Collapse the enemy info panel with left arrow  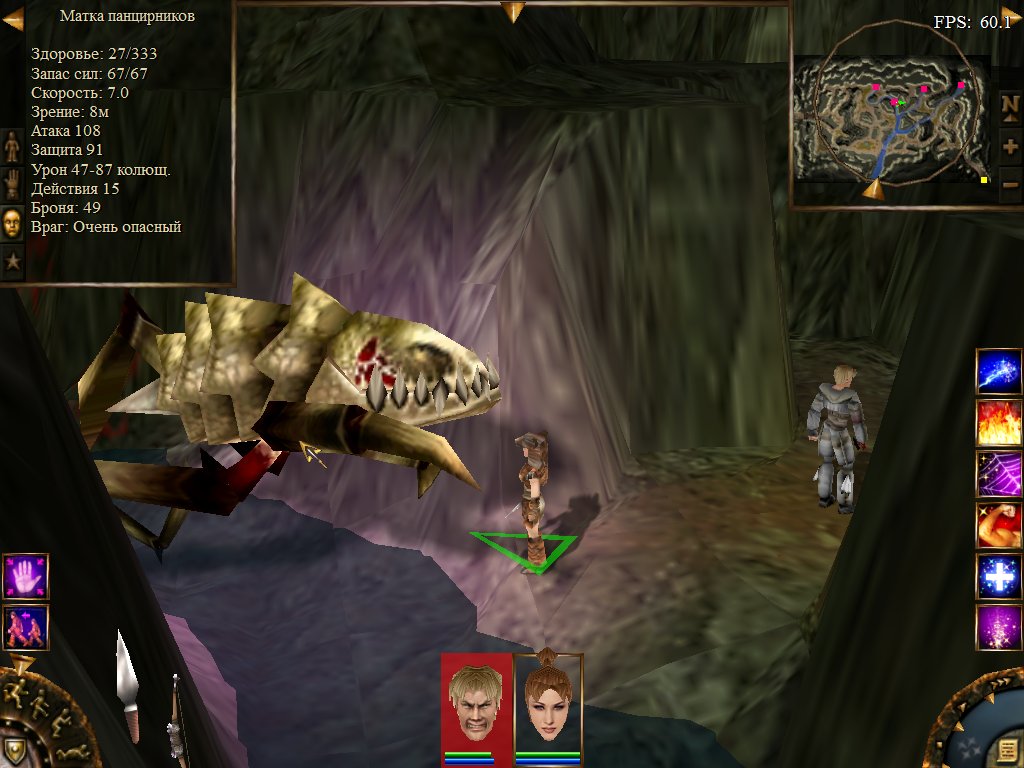click(x=13, y=18)
